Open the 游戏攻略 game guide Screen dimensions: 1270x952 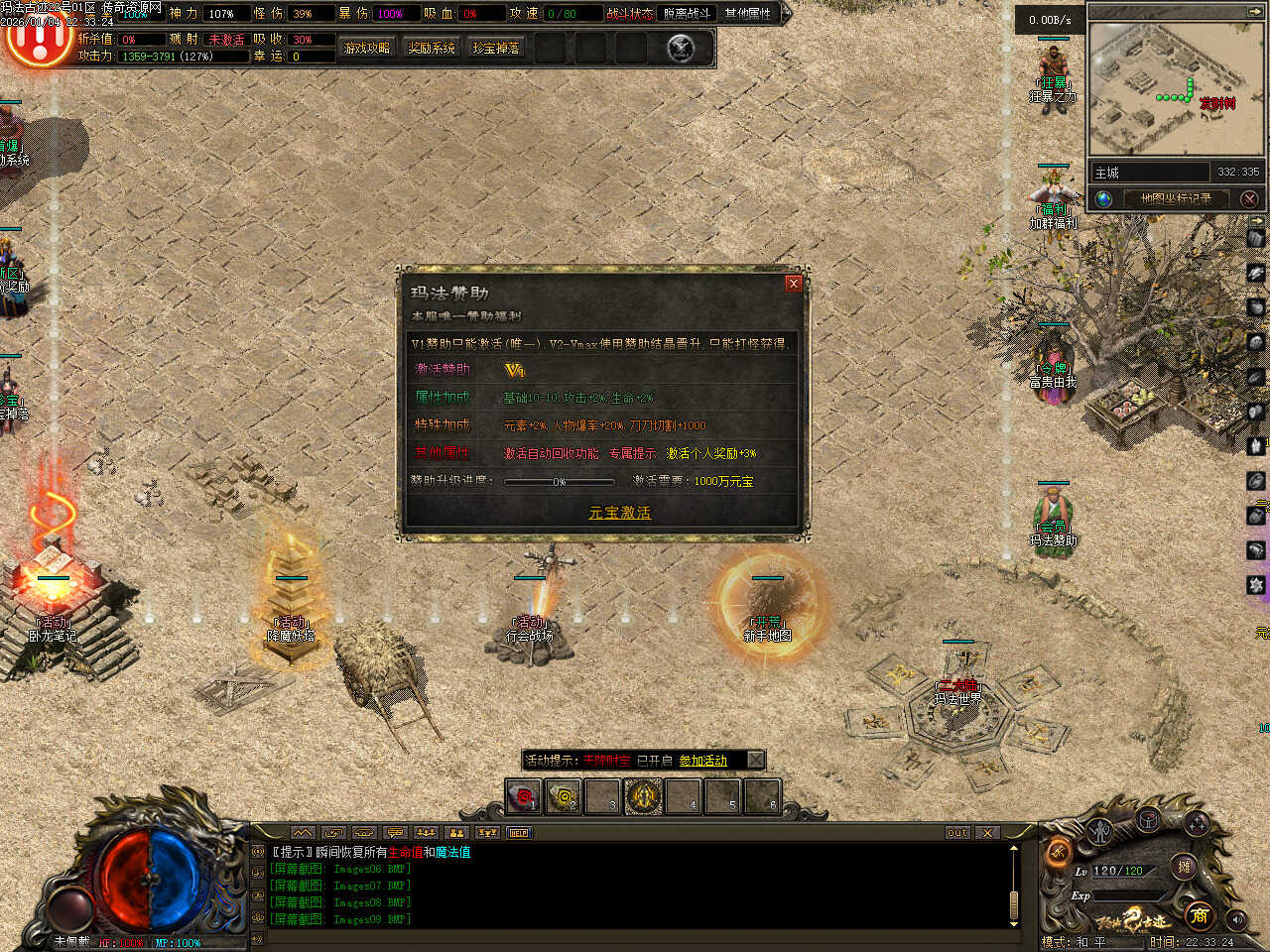(367, 48)
